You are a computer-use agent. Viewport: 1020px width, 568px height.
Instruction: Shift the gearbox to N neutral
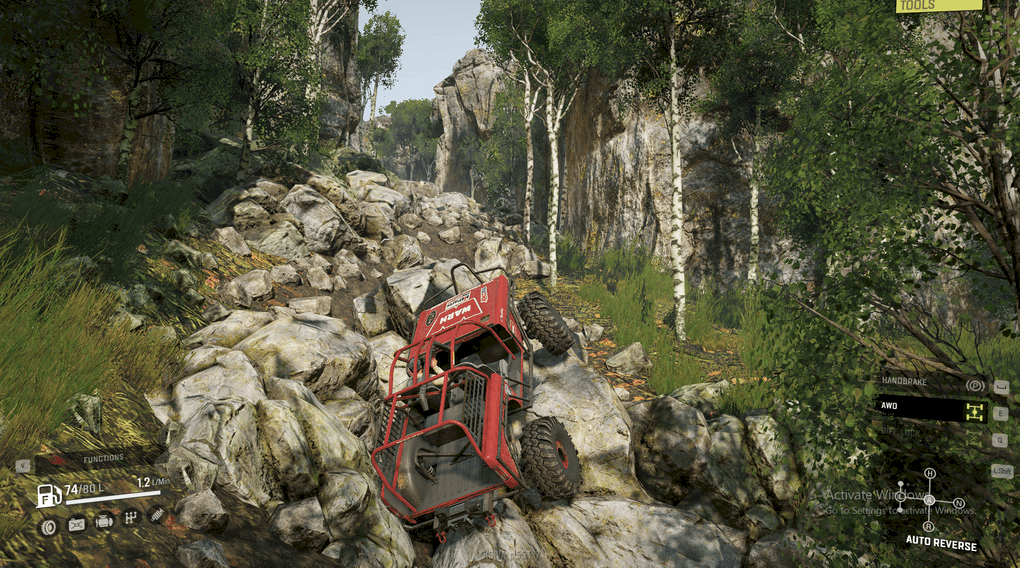coord(958,502)
